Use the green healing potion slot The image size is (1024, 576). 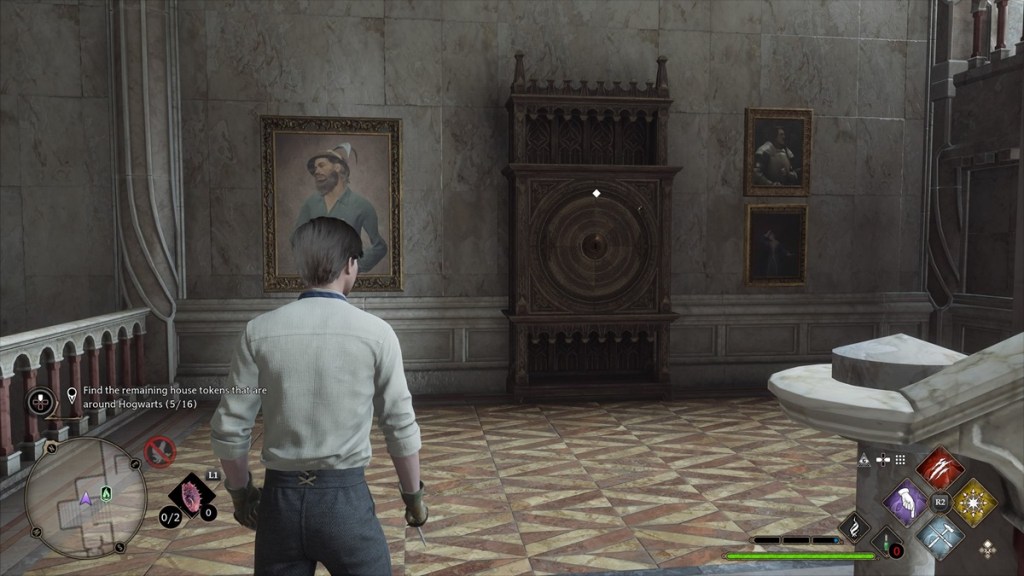point(887,542)
